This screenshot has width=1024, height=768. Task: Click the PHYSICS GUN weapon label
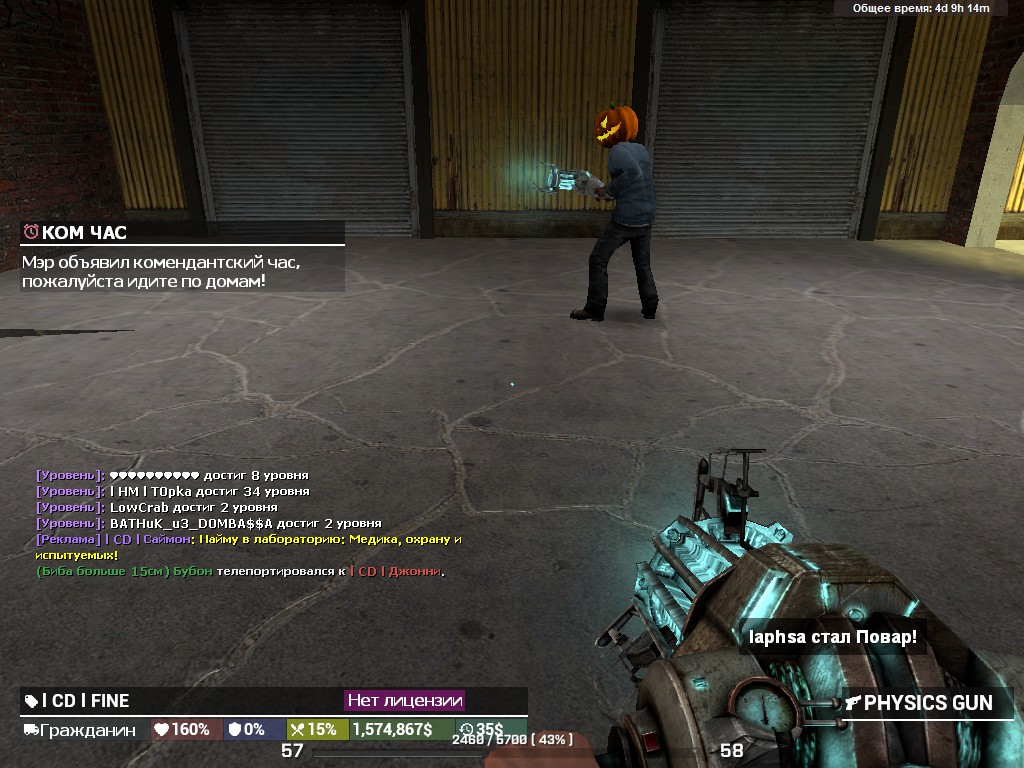919,703
